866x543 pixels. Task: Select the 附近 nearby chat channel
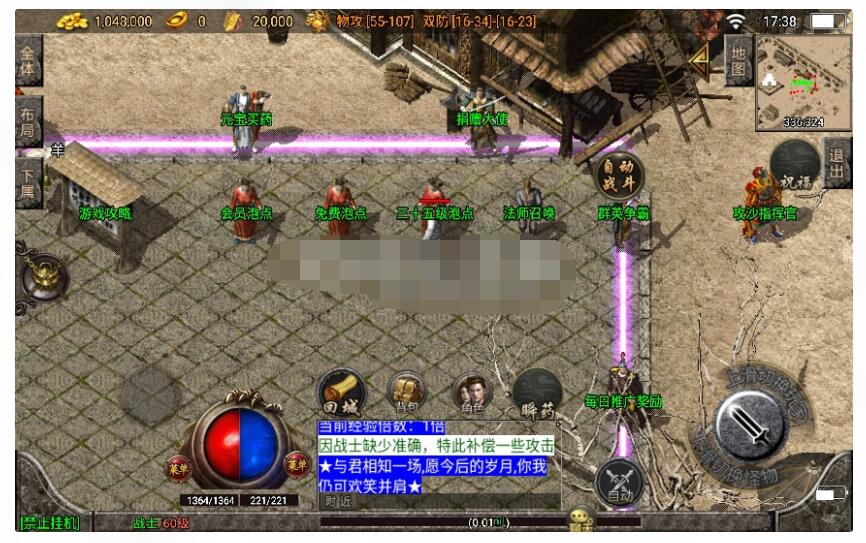point(339,502)
